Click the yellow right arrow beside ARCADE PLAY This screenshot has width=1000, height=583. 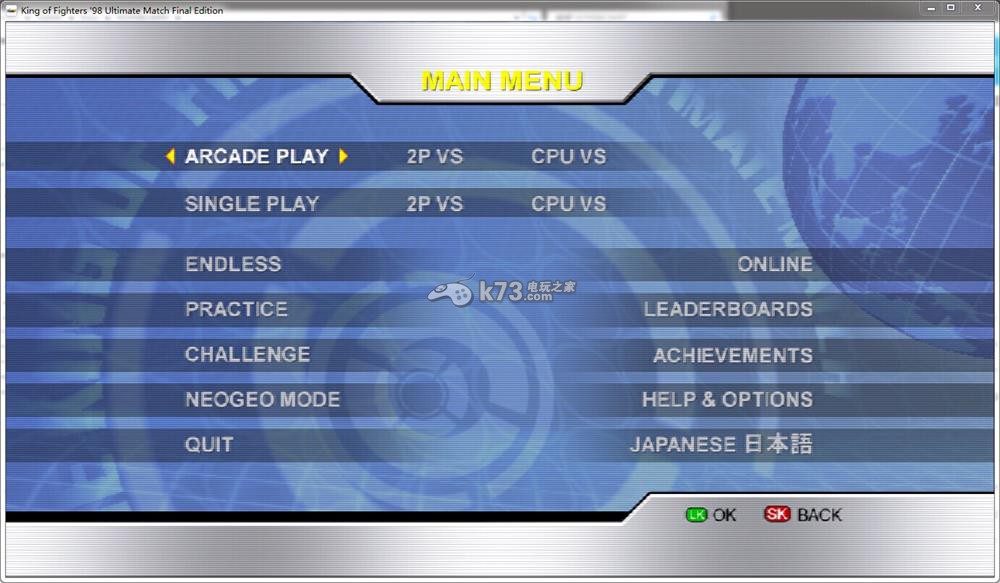point(343,156)
